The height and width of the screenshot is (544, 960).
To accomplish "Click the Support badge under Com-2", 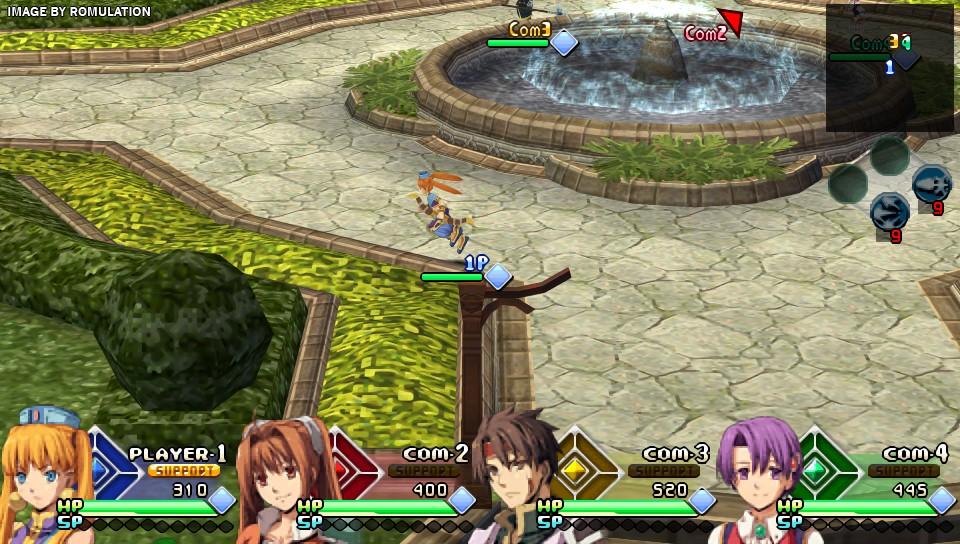I will (424, 470).
